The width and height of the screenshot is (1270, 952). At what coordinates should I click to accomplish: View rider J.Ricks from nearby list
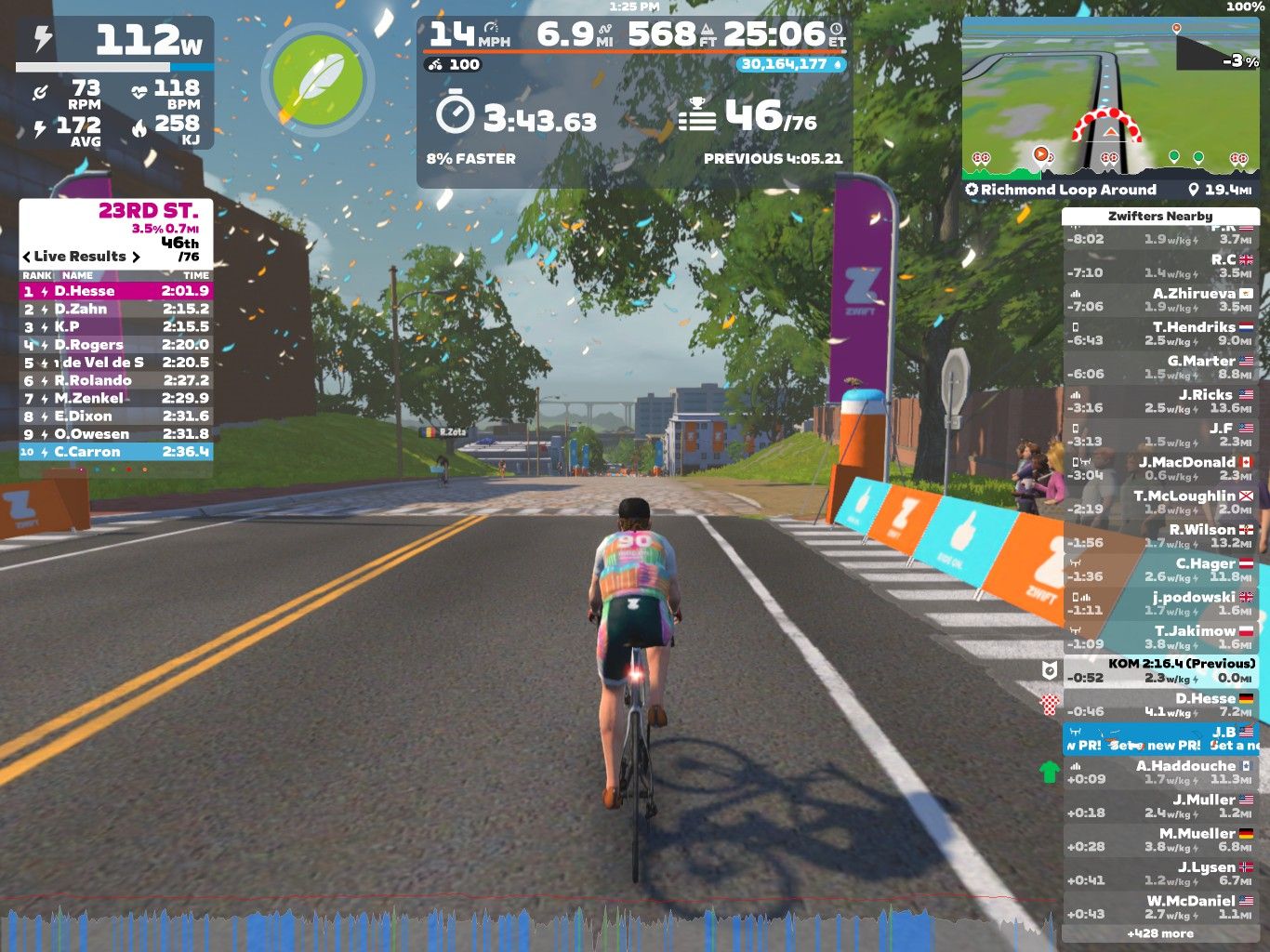tap(1159, 401)
